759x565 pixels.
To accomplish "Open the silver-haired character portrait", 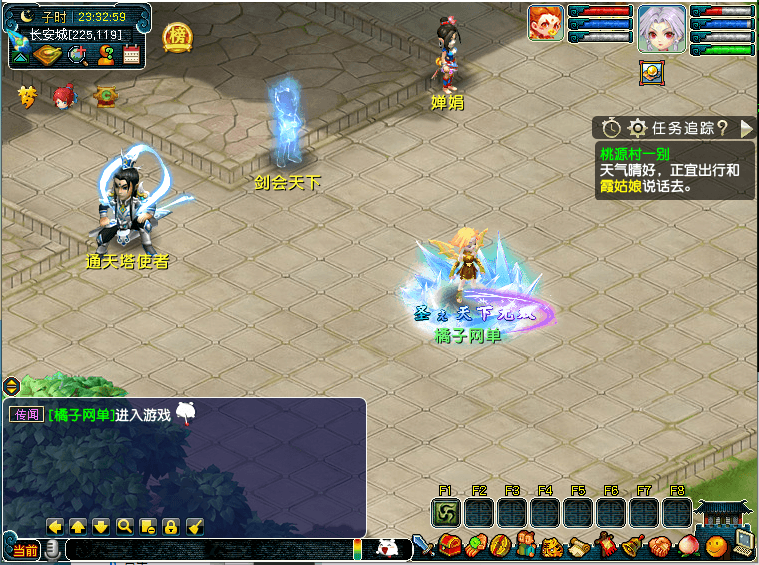I will click(x=663, y=27).
